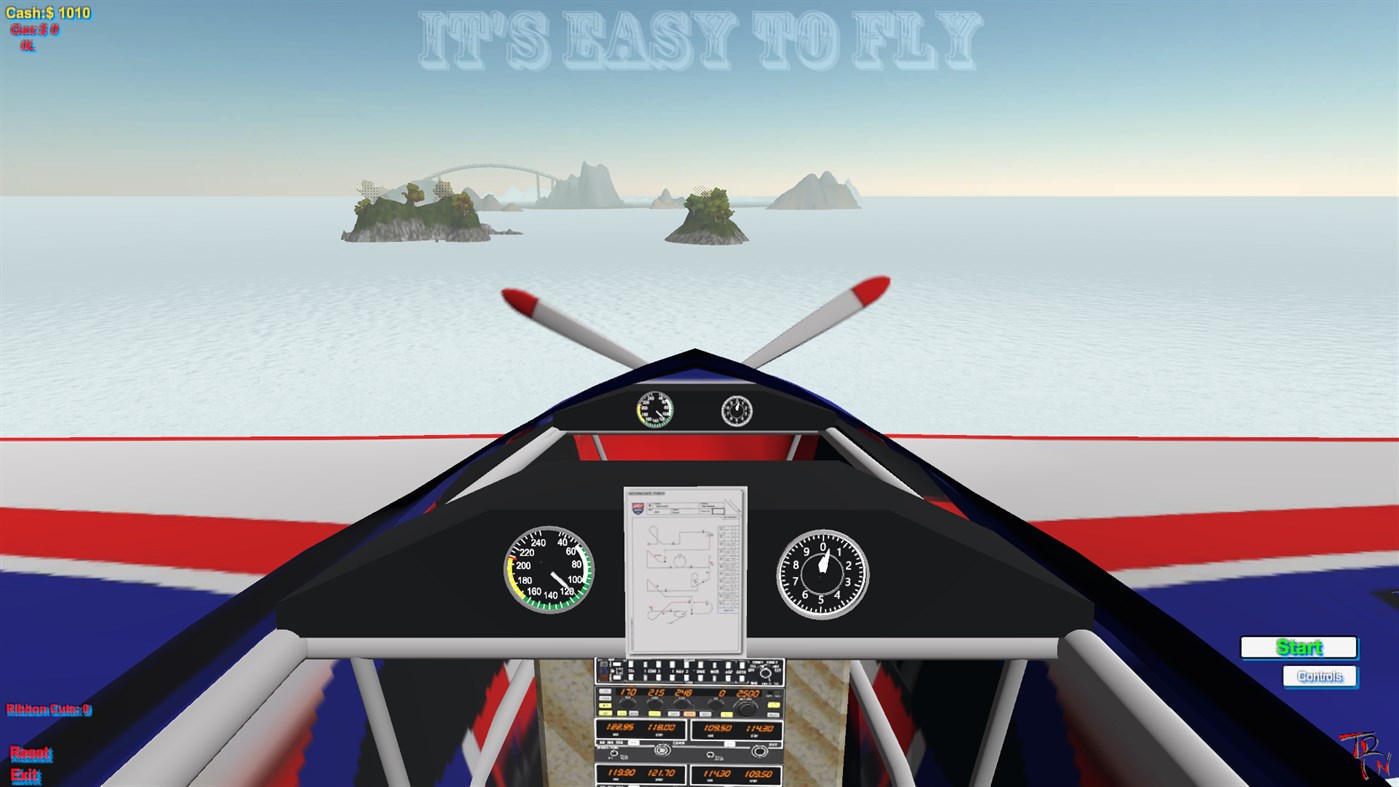This screenshot has height=787, width=1399.
Task: Open the Controls screen
Action: pos(1318,675)
